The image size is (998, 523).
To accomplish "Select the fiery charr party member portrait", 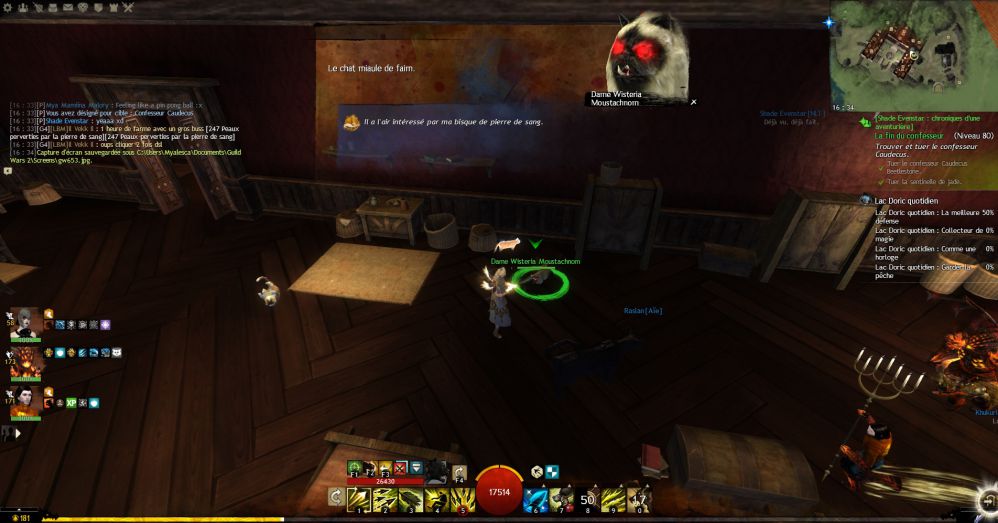I will coord(25,363).
